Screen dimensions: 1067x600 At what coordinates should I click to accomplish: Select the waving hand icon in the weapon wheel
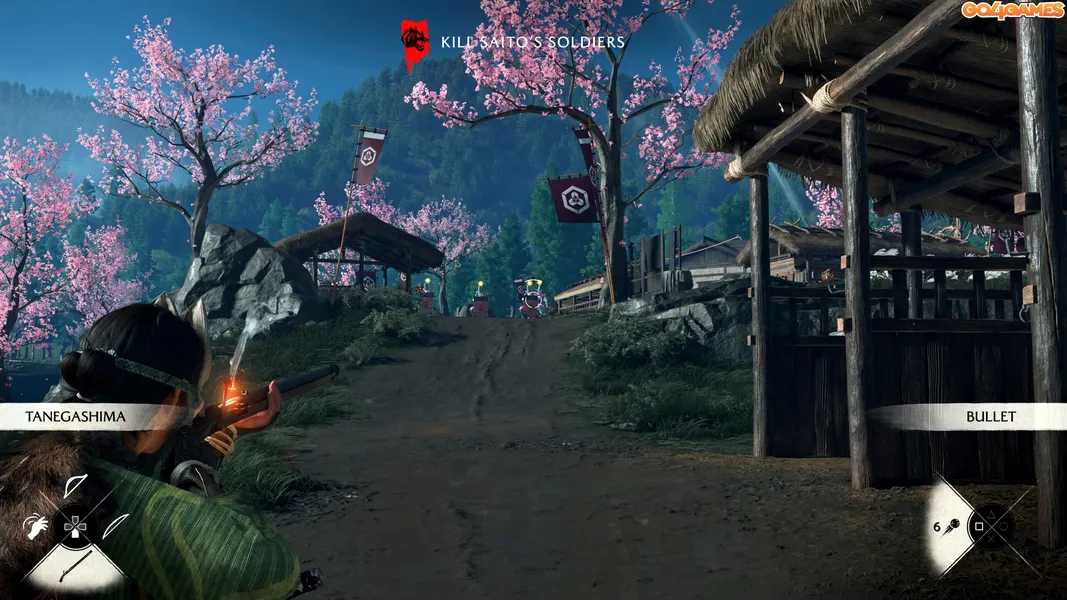[34, 524]
